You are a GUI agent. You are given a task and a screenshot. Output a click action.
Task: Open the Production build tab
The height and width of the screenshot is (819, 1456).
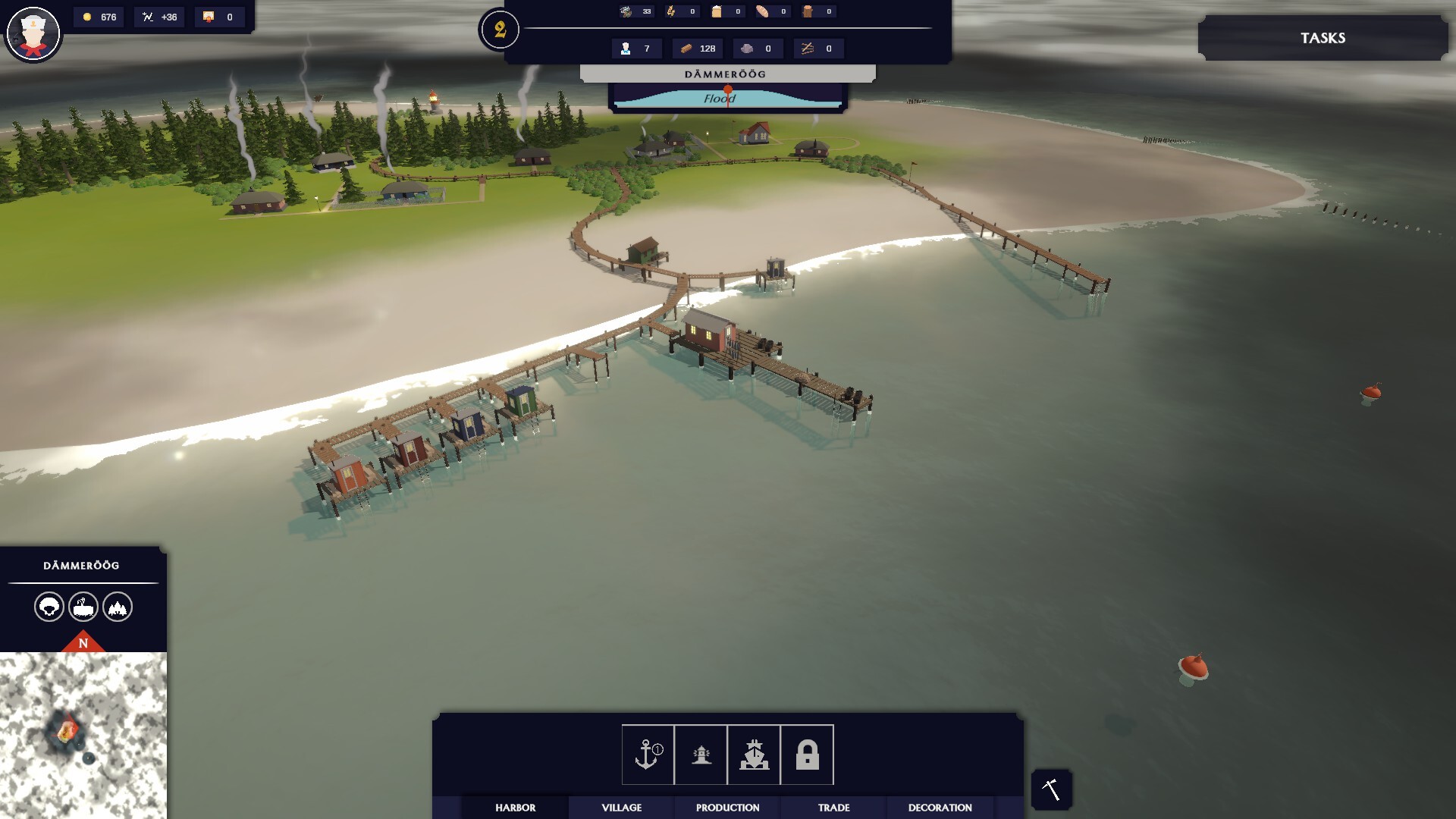726,808
